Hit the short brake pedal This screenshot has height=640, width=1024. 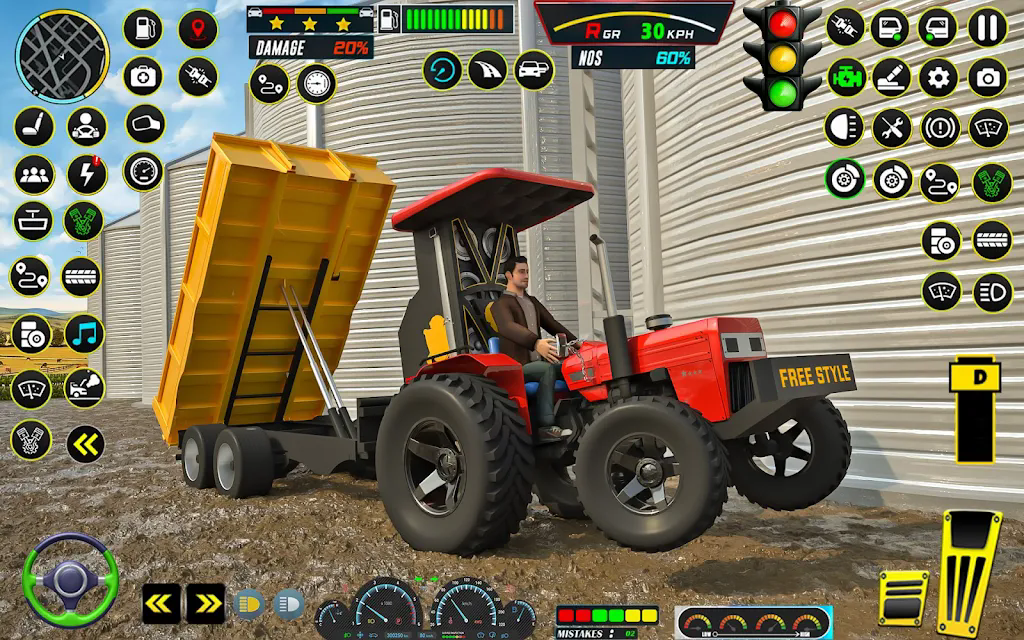pyautogui.click(x=902, y=597)
